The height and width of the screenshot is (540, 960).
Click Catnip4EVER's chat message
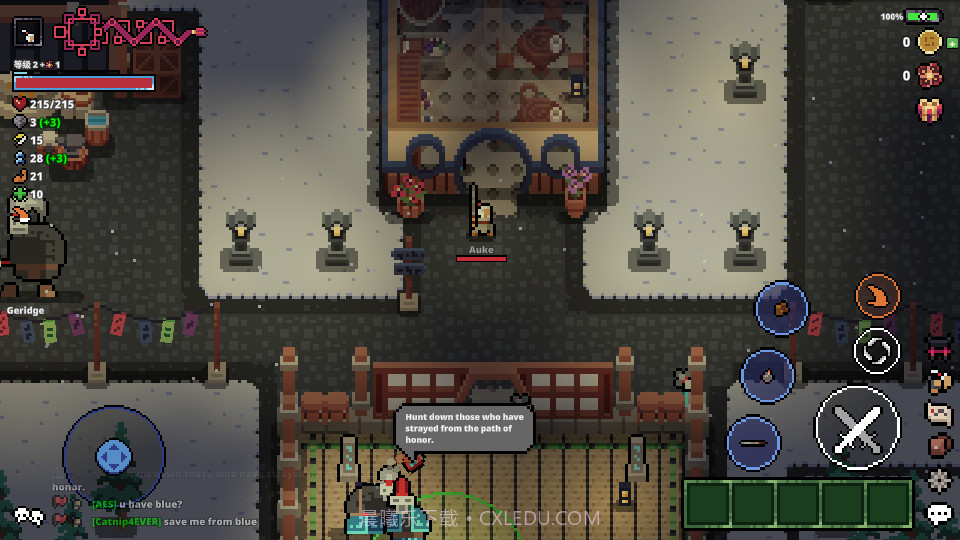(x=175, y=522)
